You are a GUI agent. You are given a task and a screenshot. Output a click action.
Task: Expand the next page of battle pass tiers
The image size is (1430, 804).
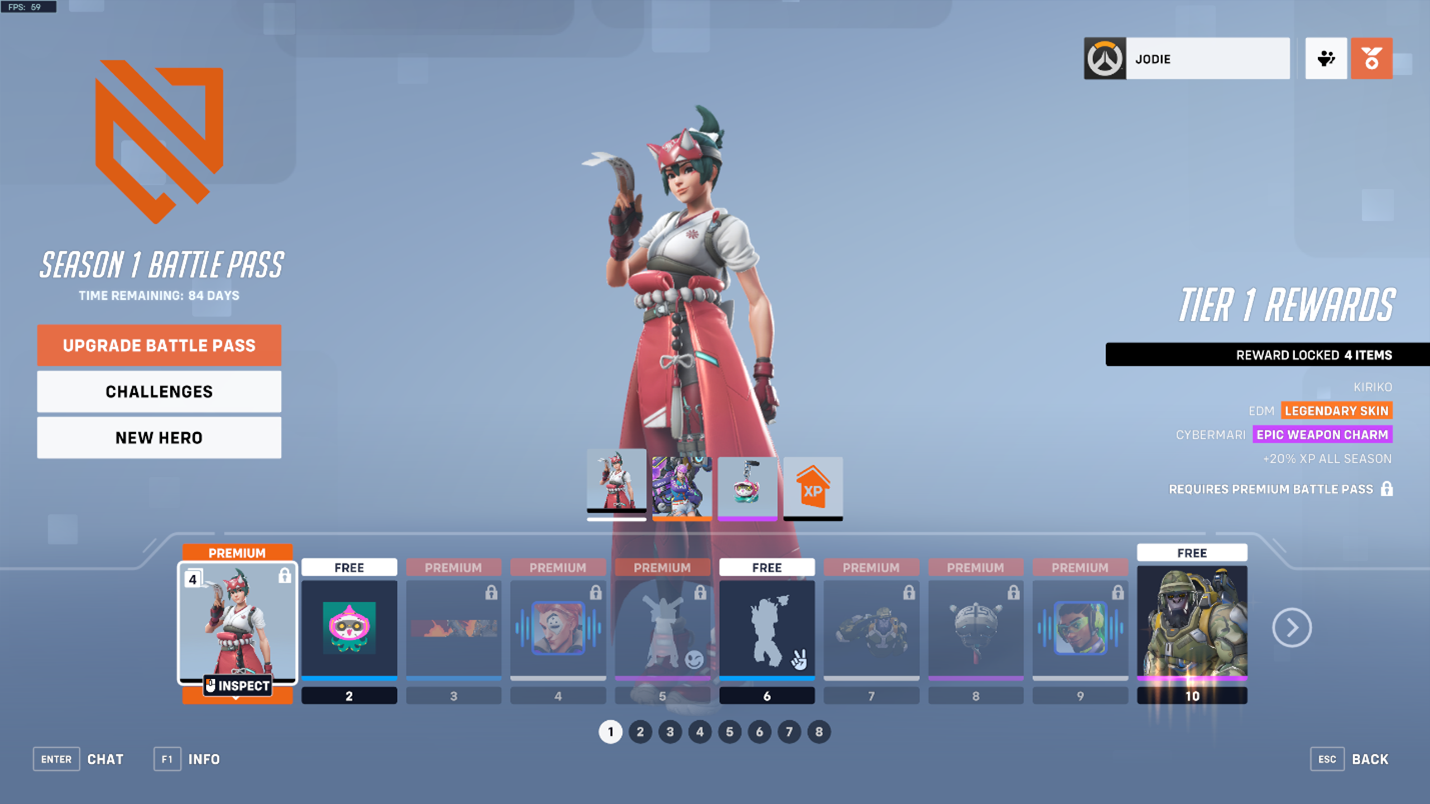click(x=1292, y=627)
